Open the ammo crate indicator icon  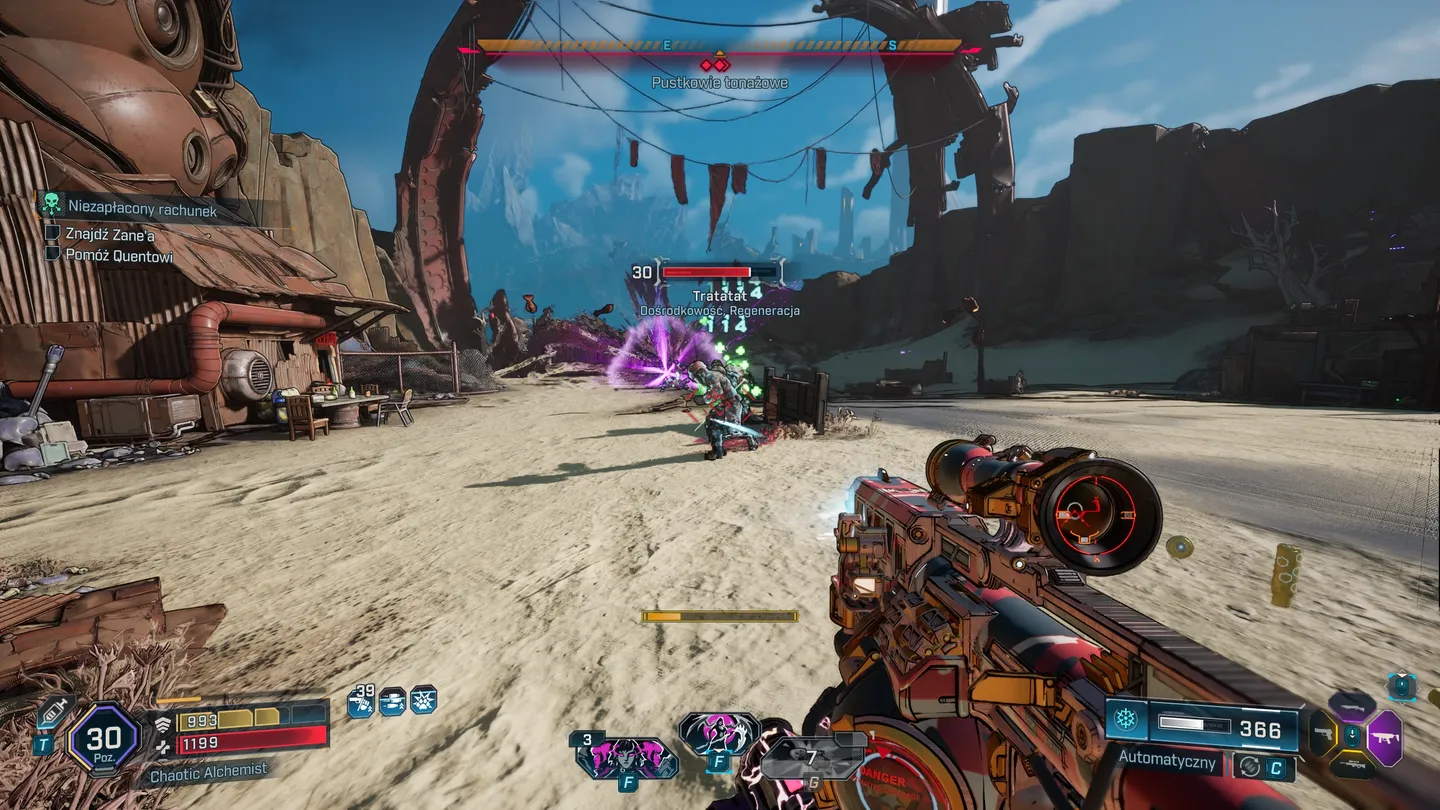[392, 702]
